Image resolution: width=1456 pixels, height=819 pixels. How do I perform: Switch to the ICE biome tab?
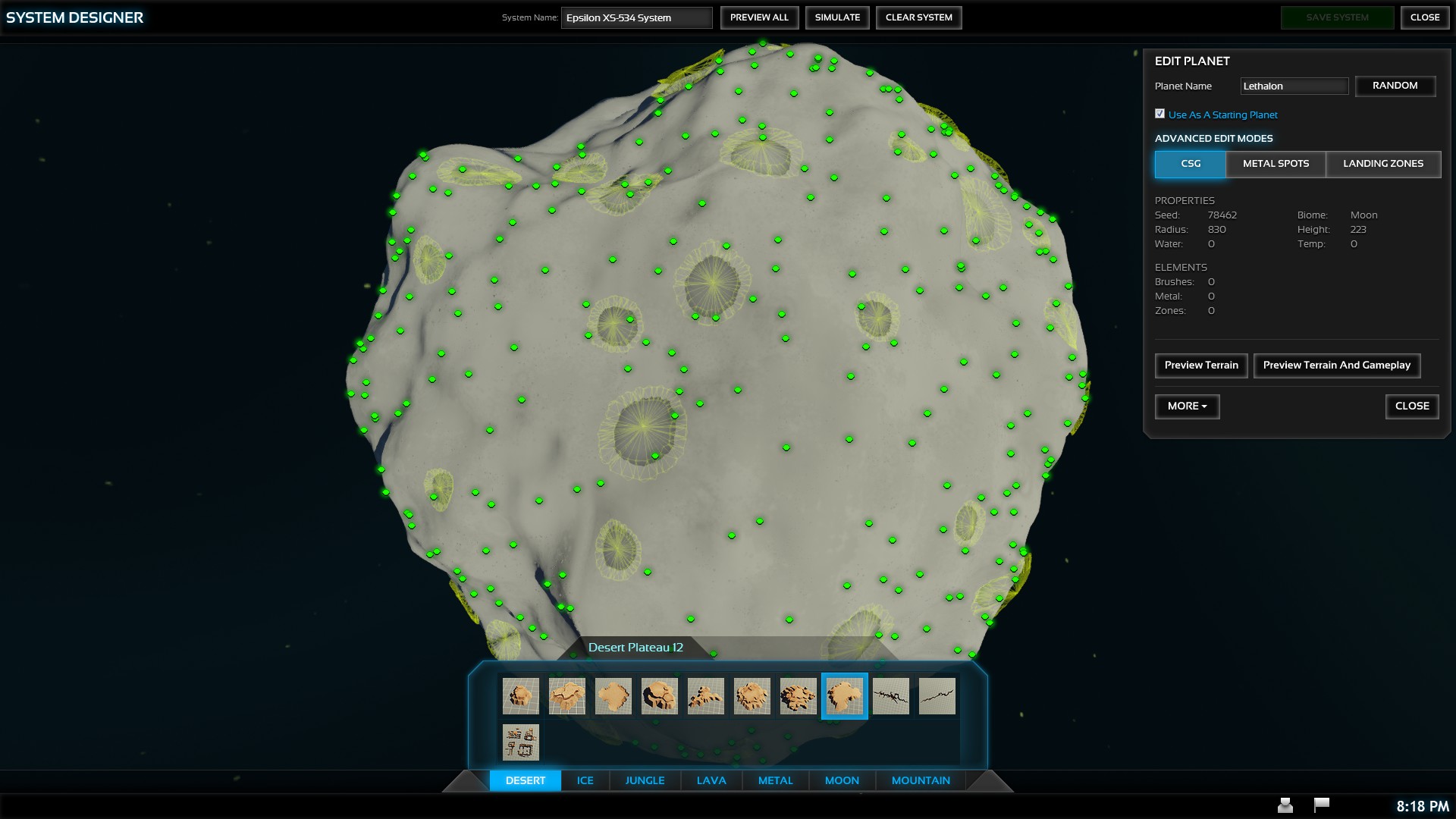point(585,780)
